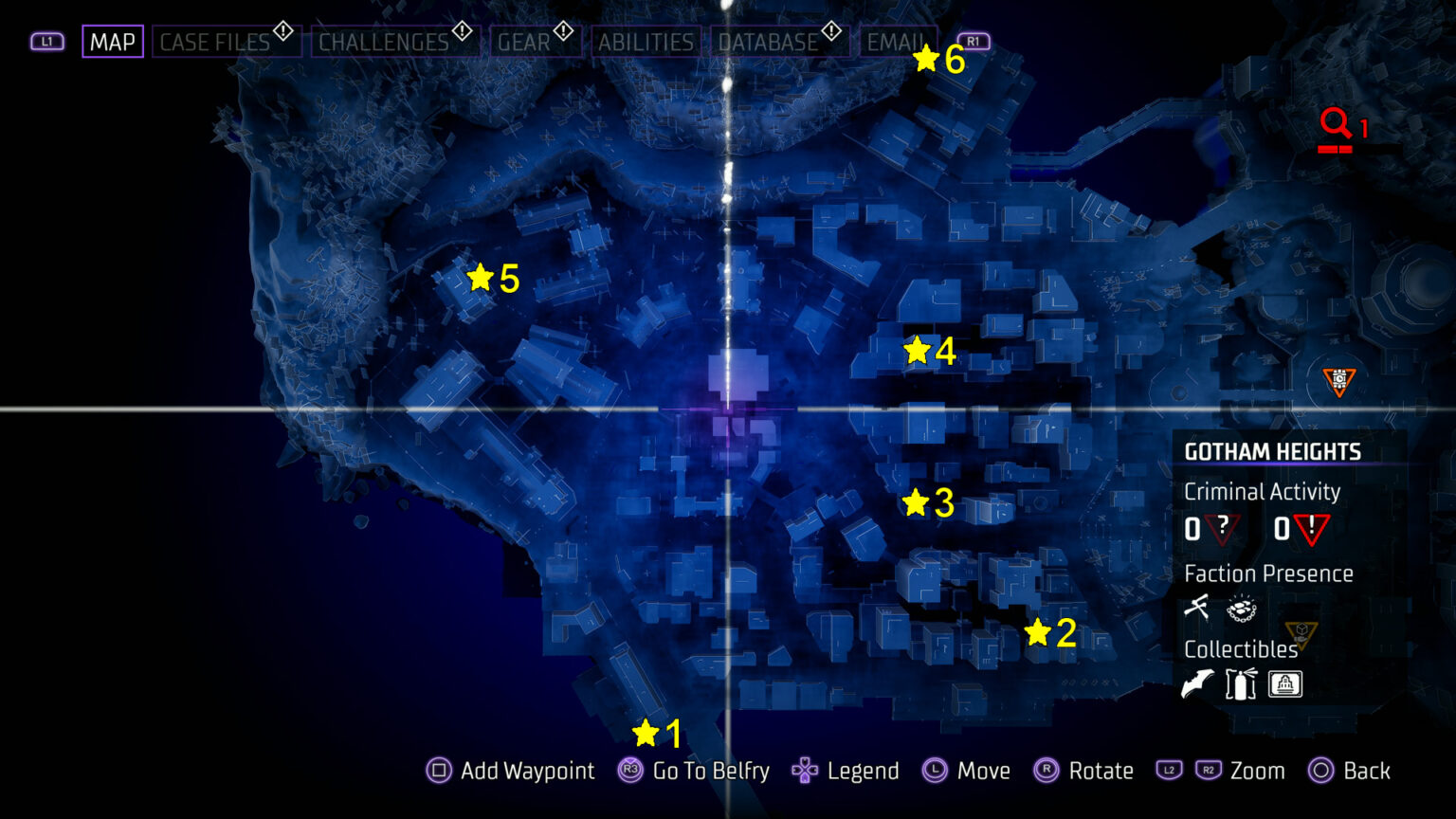
Task: Open the search magnifier icon at top right
Action: pyautogui.click(x=1337, y=123)
